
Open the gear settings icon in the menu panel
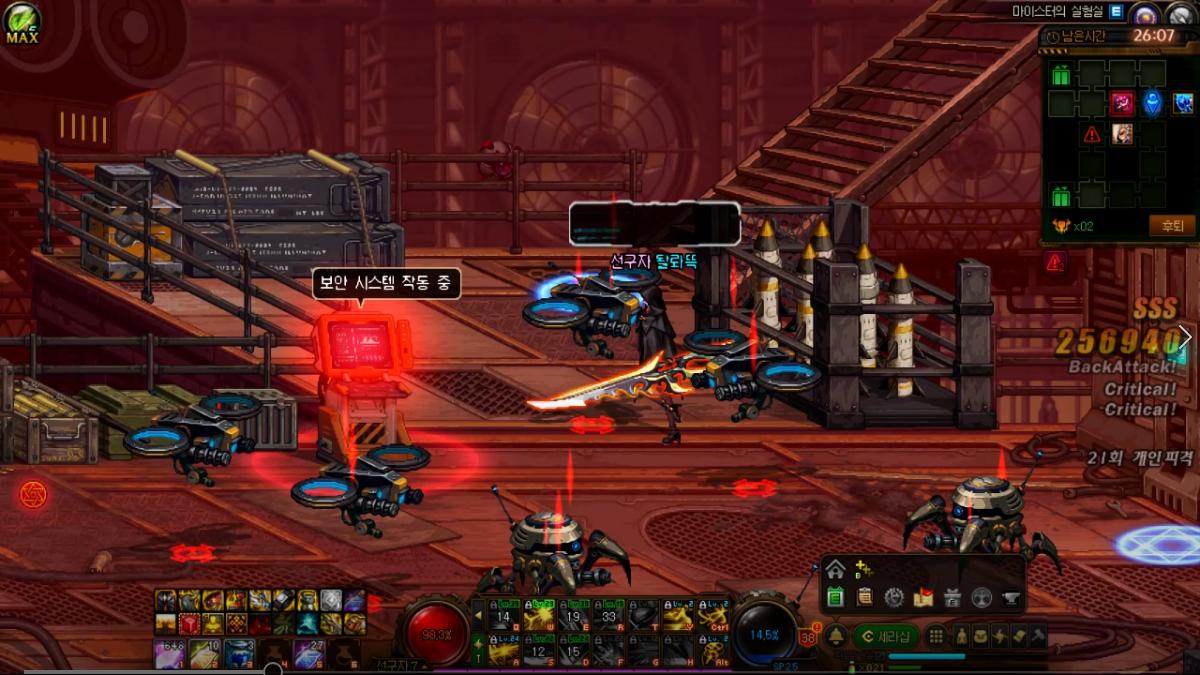894,597
